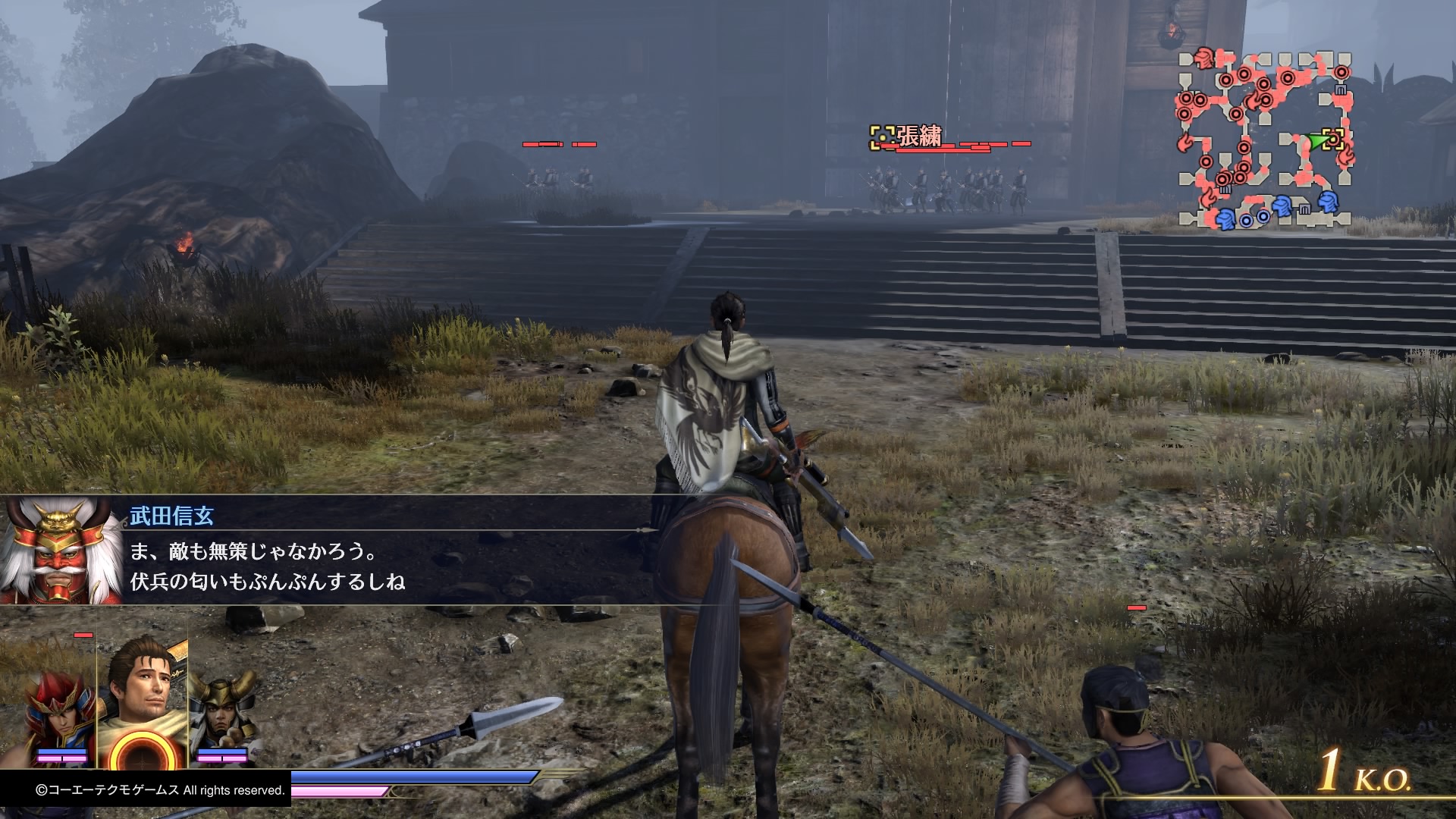Viewport: 1456px width, 819px height.
Task: Select a blue ally officer ring on the minimap
Action: (1244, 221)
